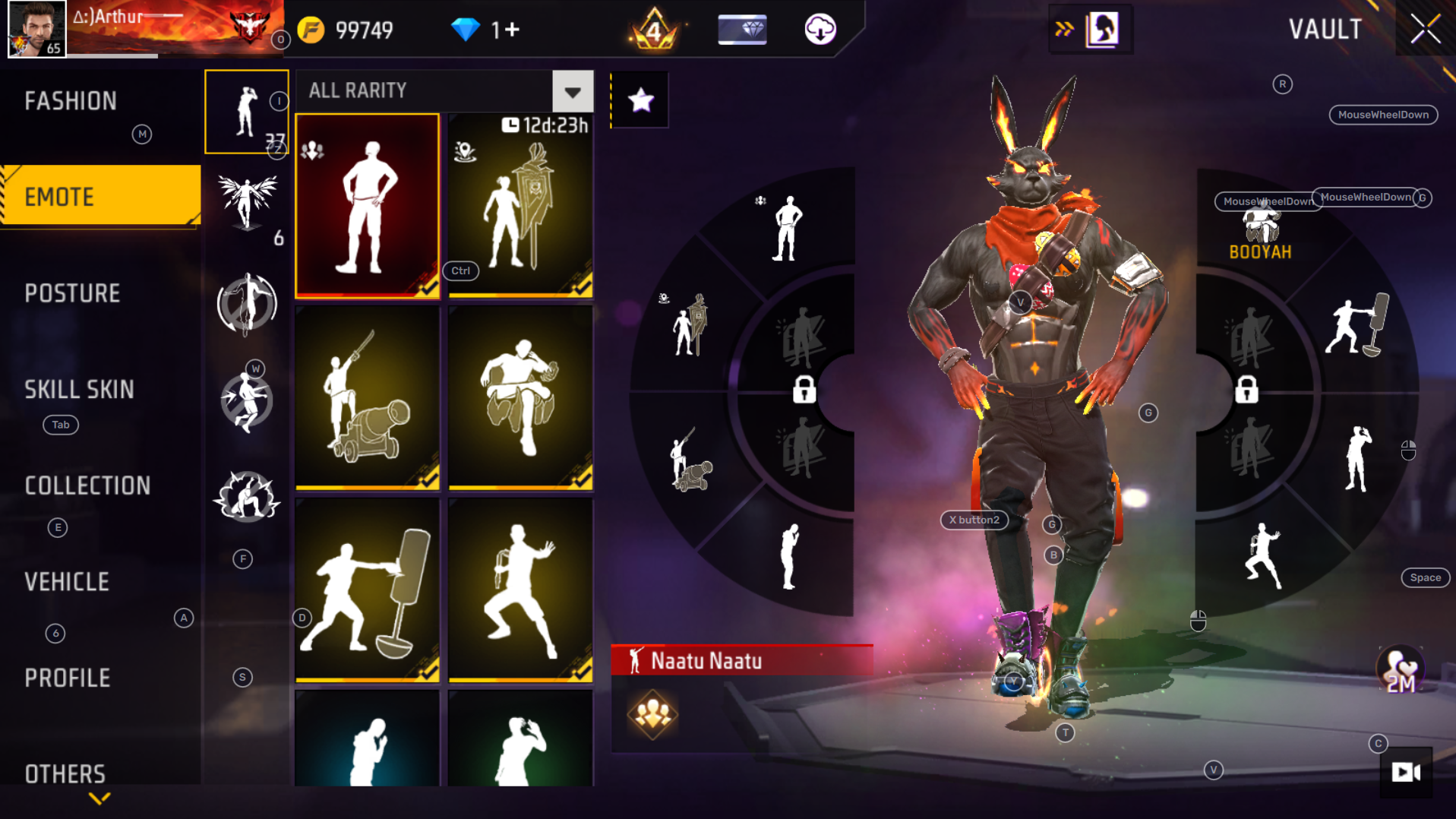Viewport: 1456px width, 819px height.
Task: Select the POSTURE tab
Action: point(72,292)
